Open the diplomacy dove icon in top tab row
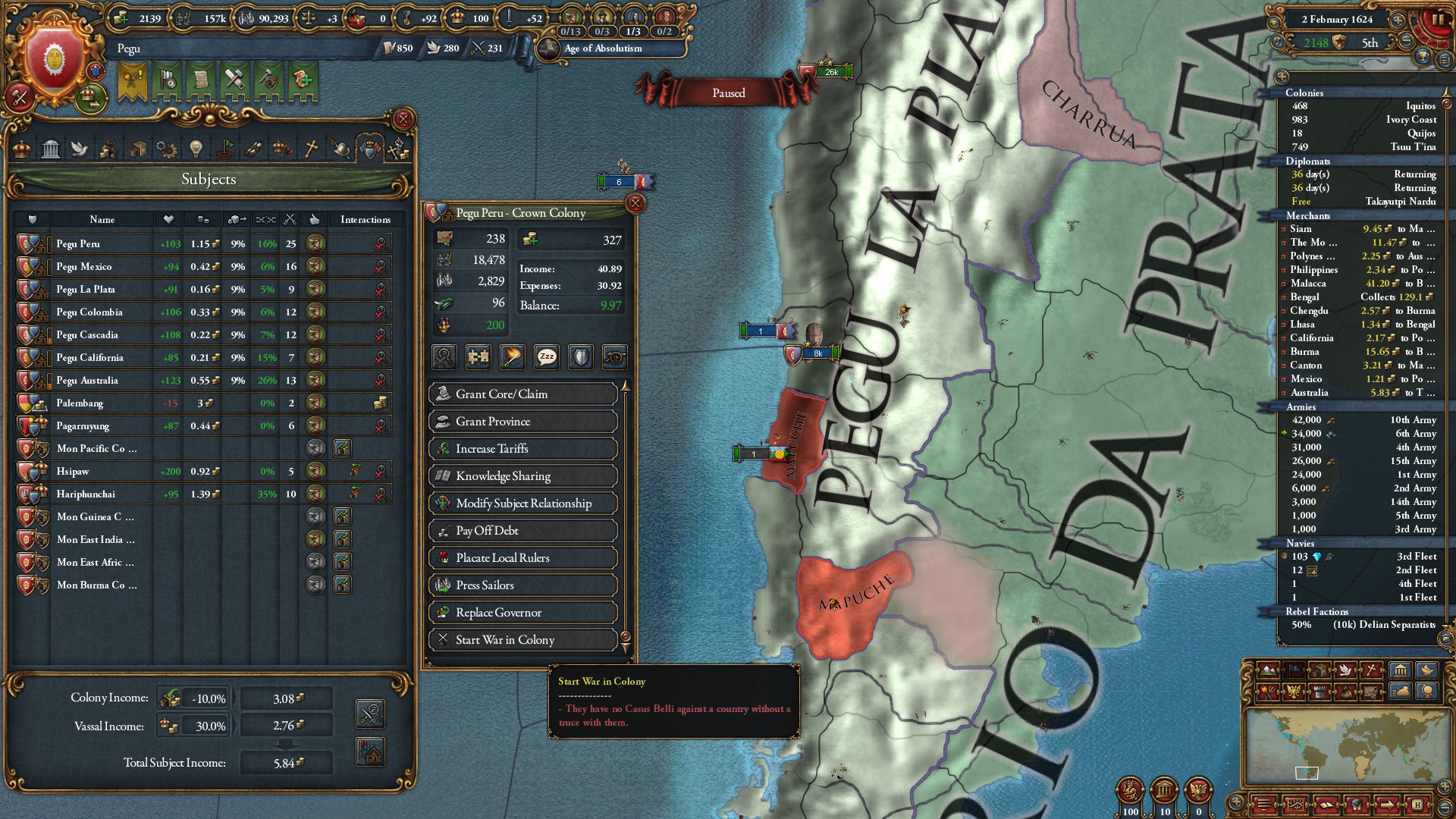The width and height of the screenshot is (1456, 819). coord(80,149)
